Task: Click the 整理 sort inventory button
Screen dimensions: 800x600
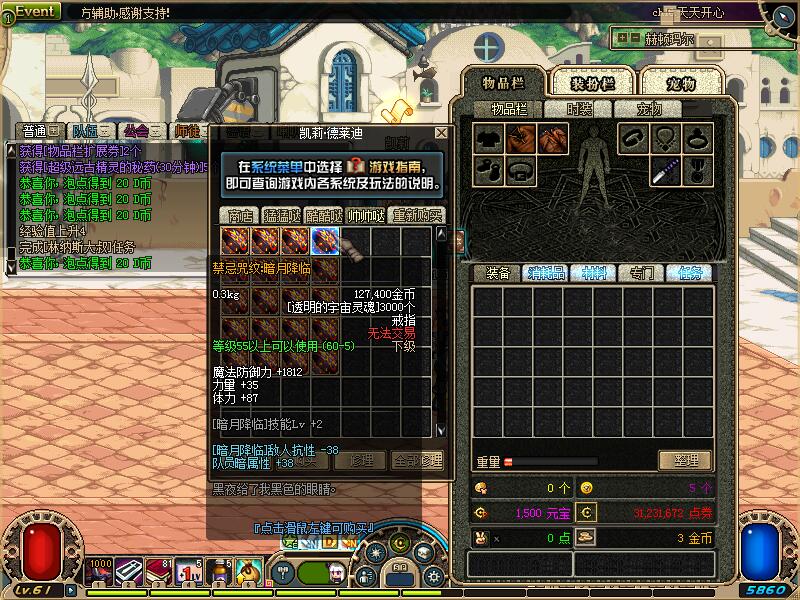Action: pyautogui.click(x=685, y=461)
